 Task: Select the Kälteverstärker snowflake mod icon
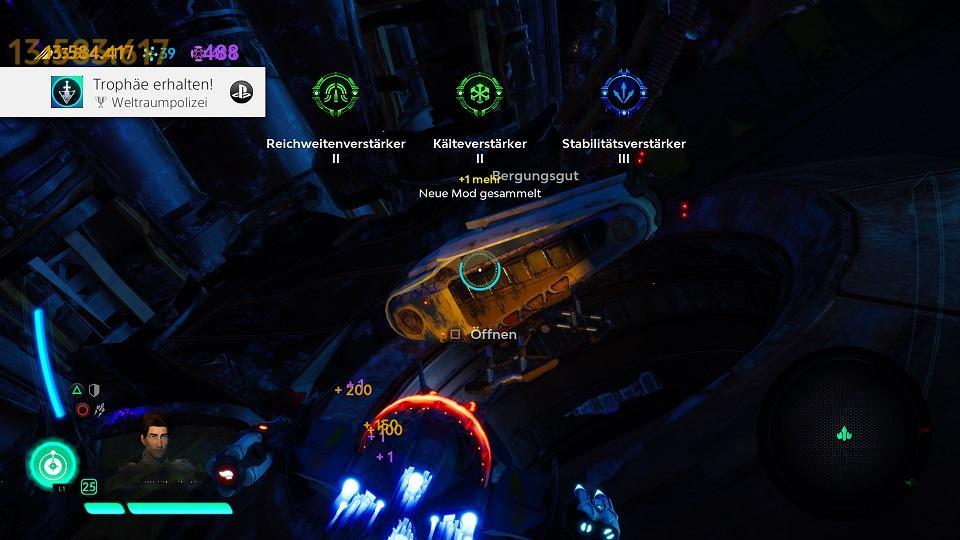pos(479,93)
